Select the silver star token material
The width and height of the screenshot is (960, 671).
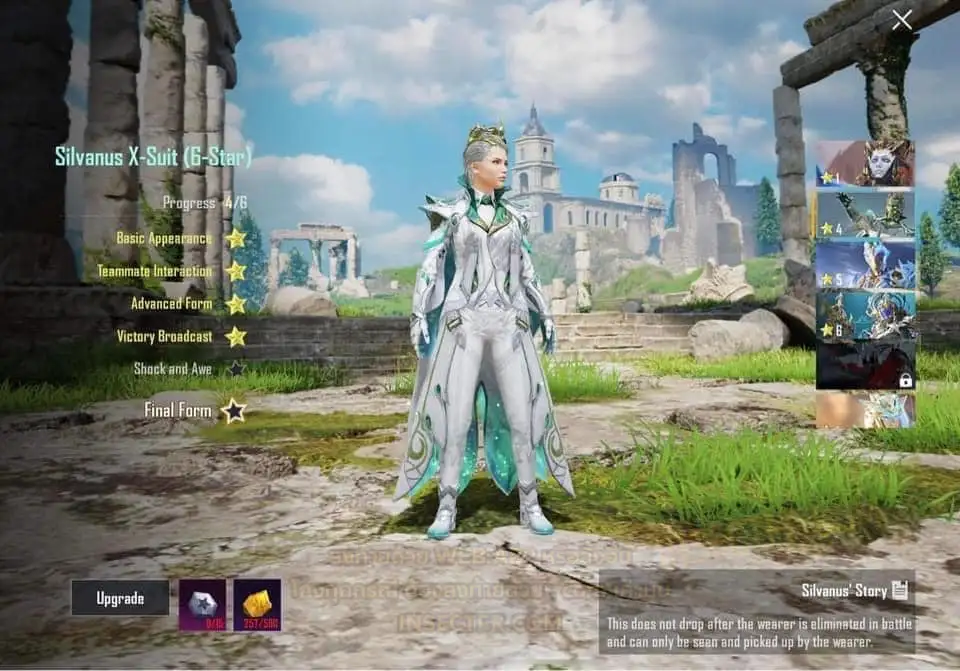click(202, 604)
